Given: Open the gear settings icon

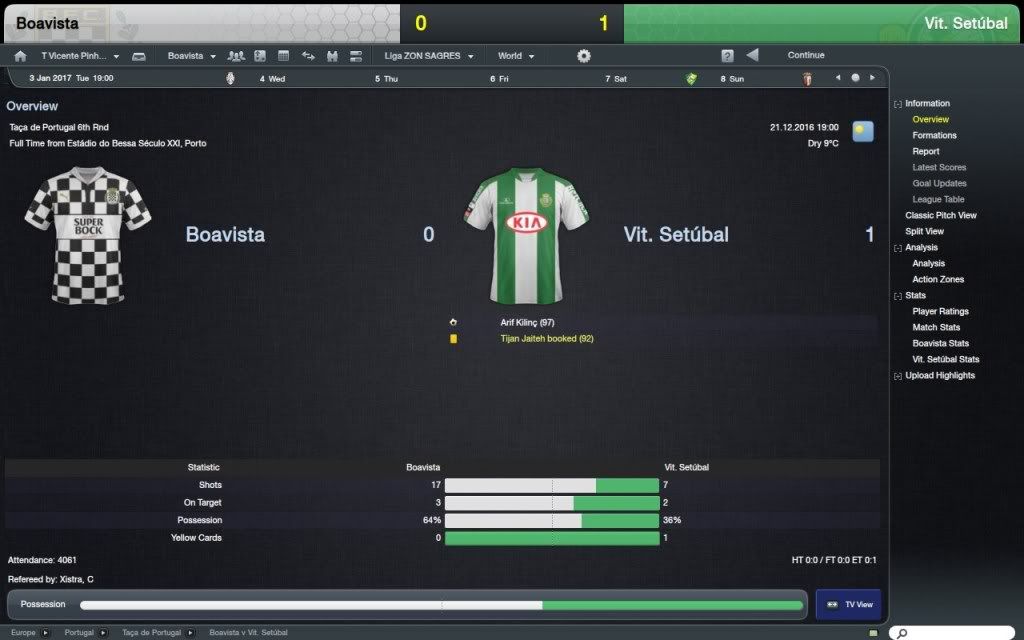Looking at the screenshot, I should (x=584, y=56).
